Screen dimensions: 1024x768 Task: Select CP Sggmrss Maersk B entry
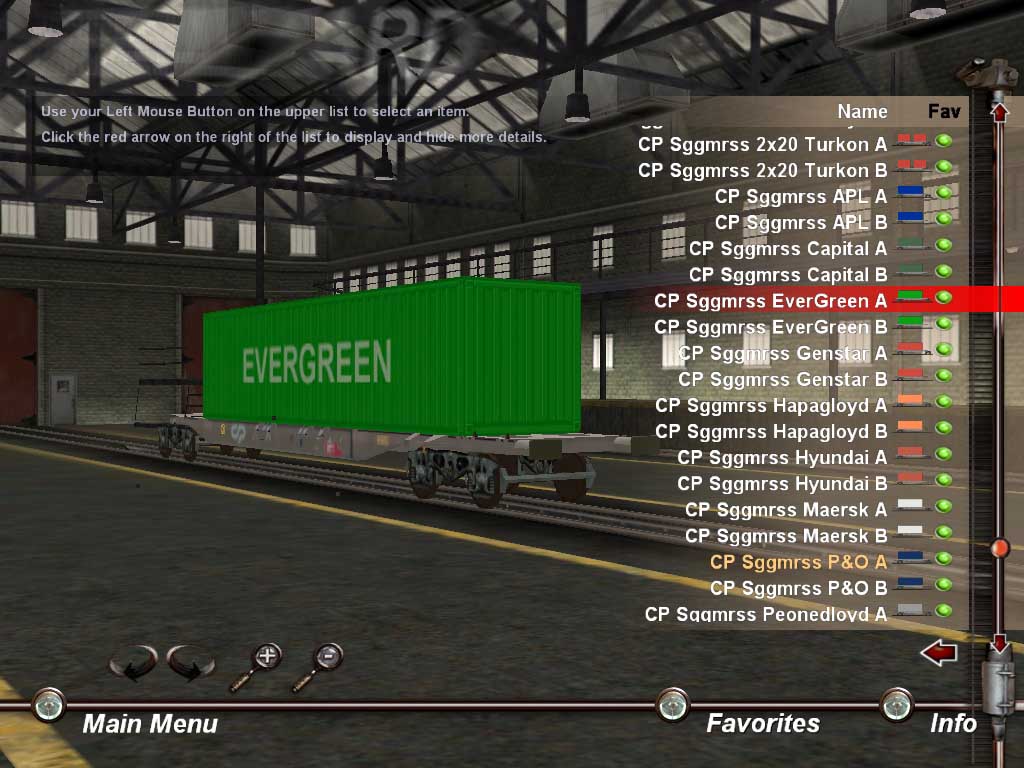785,535
